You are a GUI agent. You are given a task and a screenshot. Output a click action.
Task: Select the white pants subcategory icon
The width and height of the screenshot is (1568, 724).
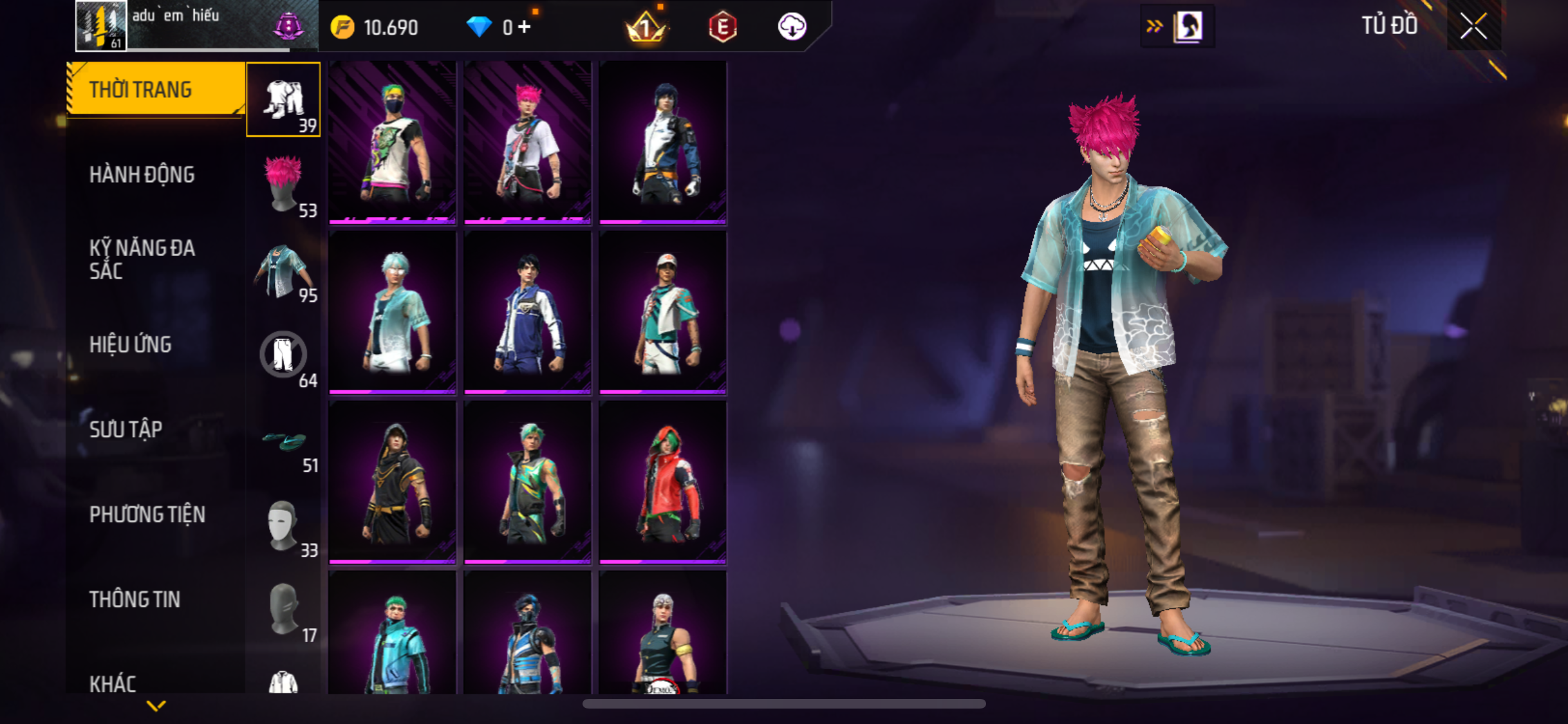pos(283,355)
